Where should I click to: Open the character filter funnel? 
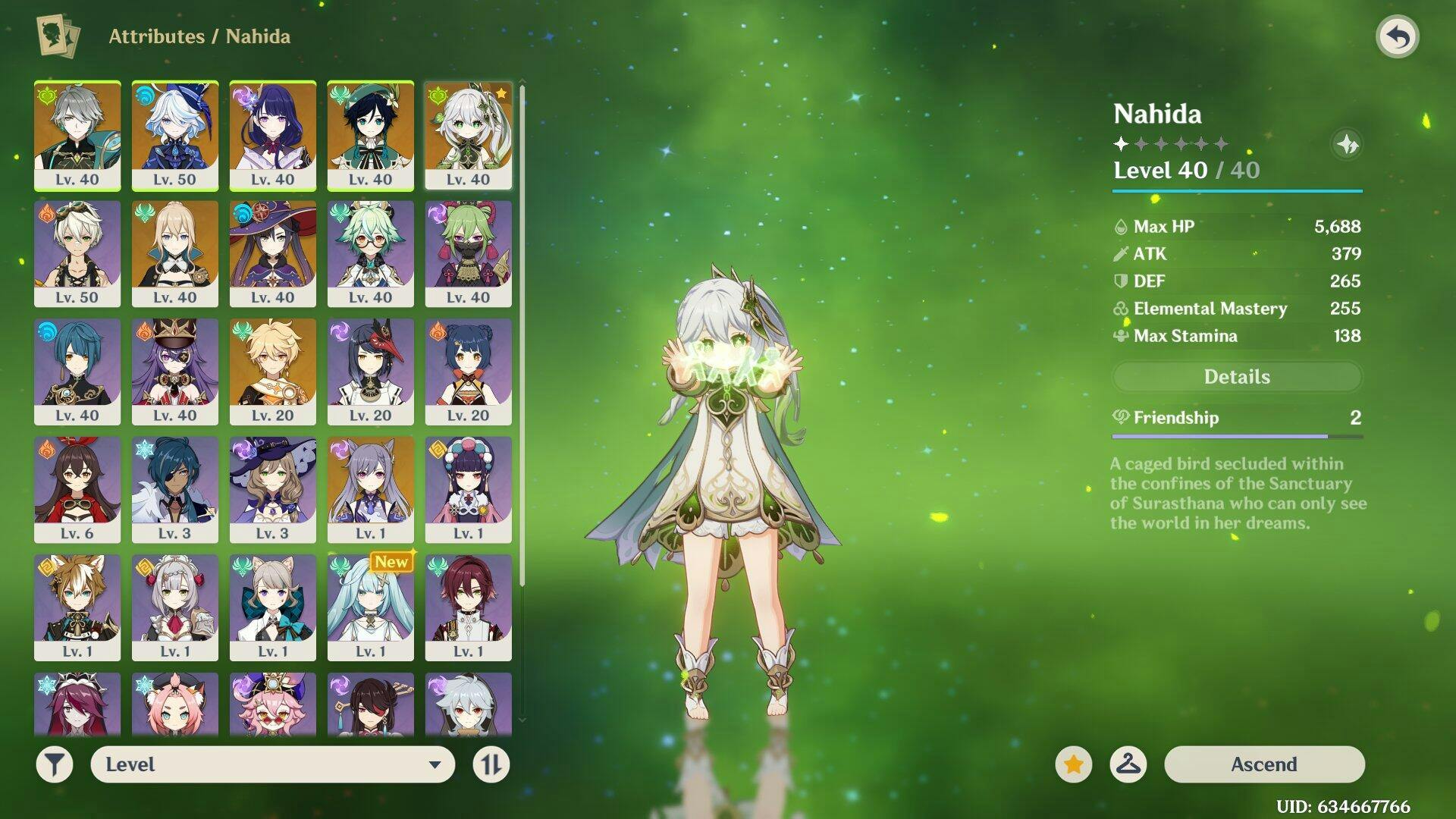55,764
